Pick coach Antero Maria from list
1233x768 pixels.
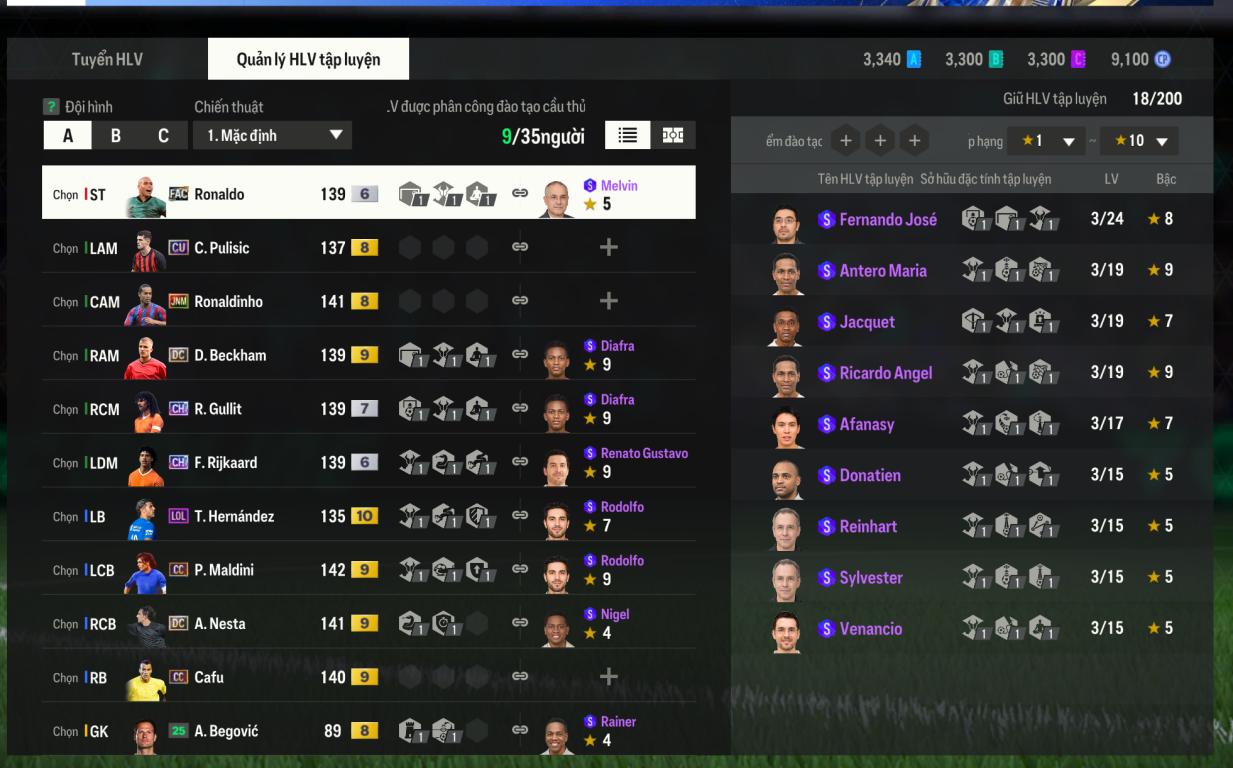tap(882, 270)
